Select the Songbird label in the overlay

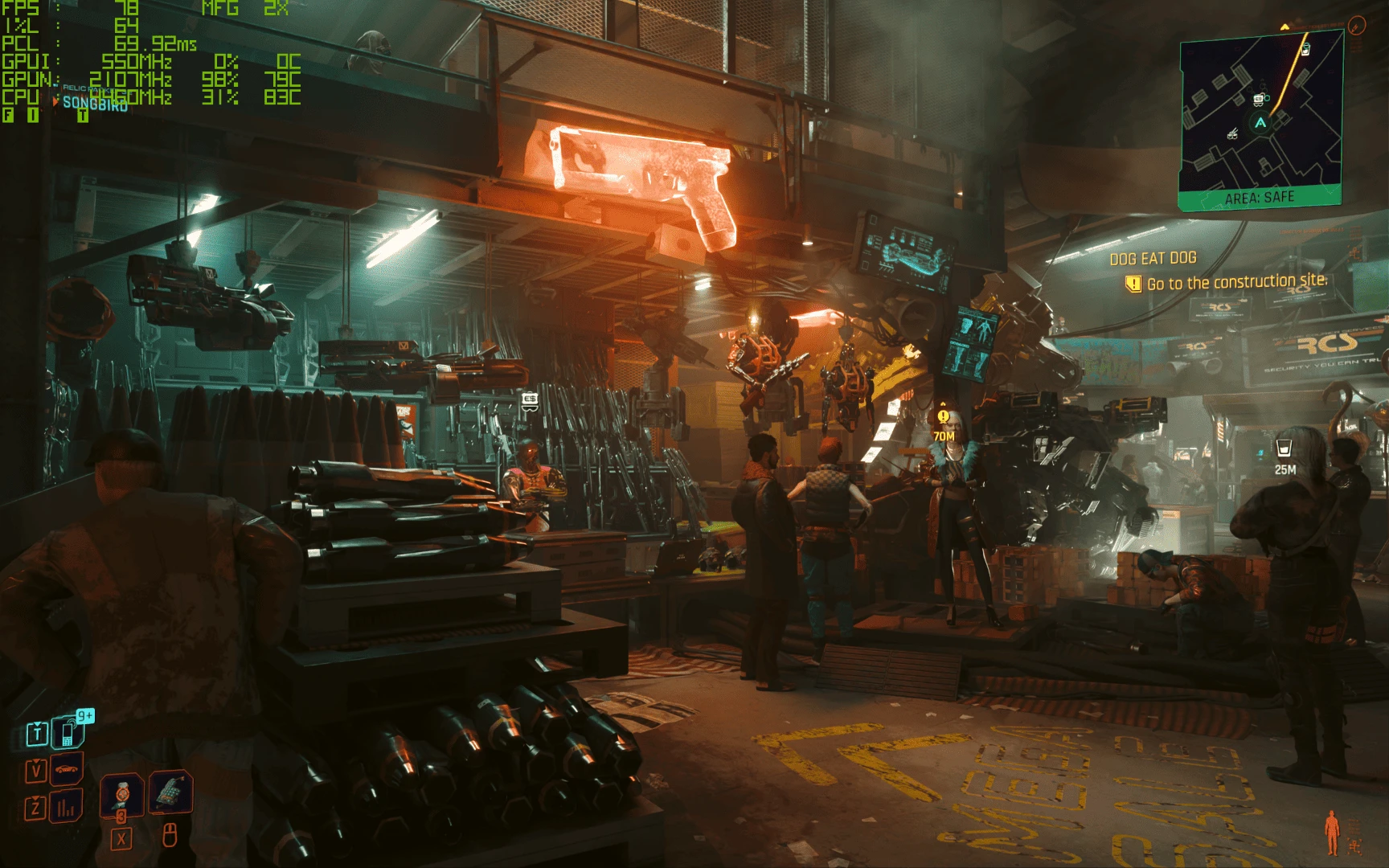pyautogui.click(x=95, y=104)
